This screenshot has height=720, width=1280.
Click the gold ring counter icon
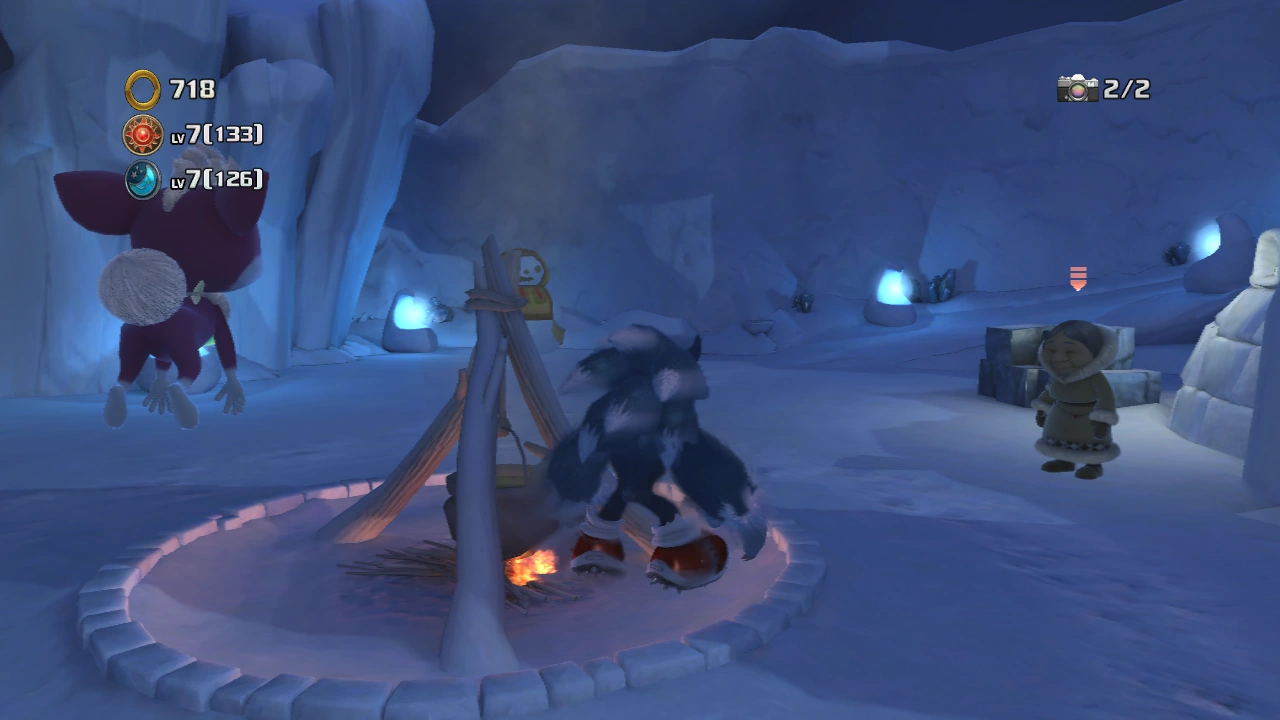point(143,90)
